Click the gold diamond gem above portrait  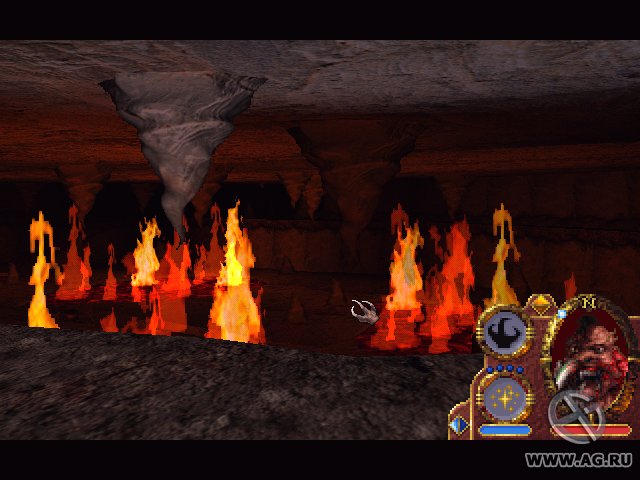541,302
